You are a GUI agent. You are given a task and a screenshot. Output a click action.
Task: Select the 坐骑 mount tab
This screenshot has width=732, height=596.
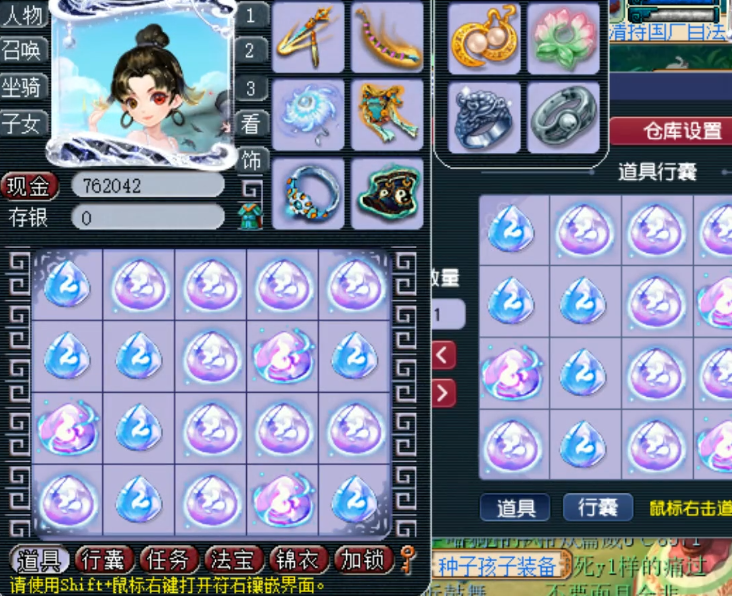[24, 87]
